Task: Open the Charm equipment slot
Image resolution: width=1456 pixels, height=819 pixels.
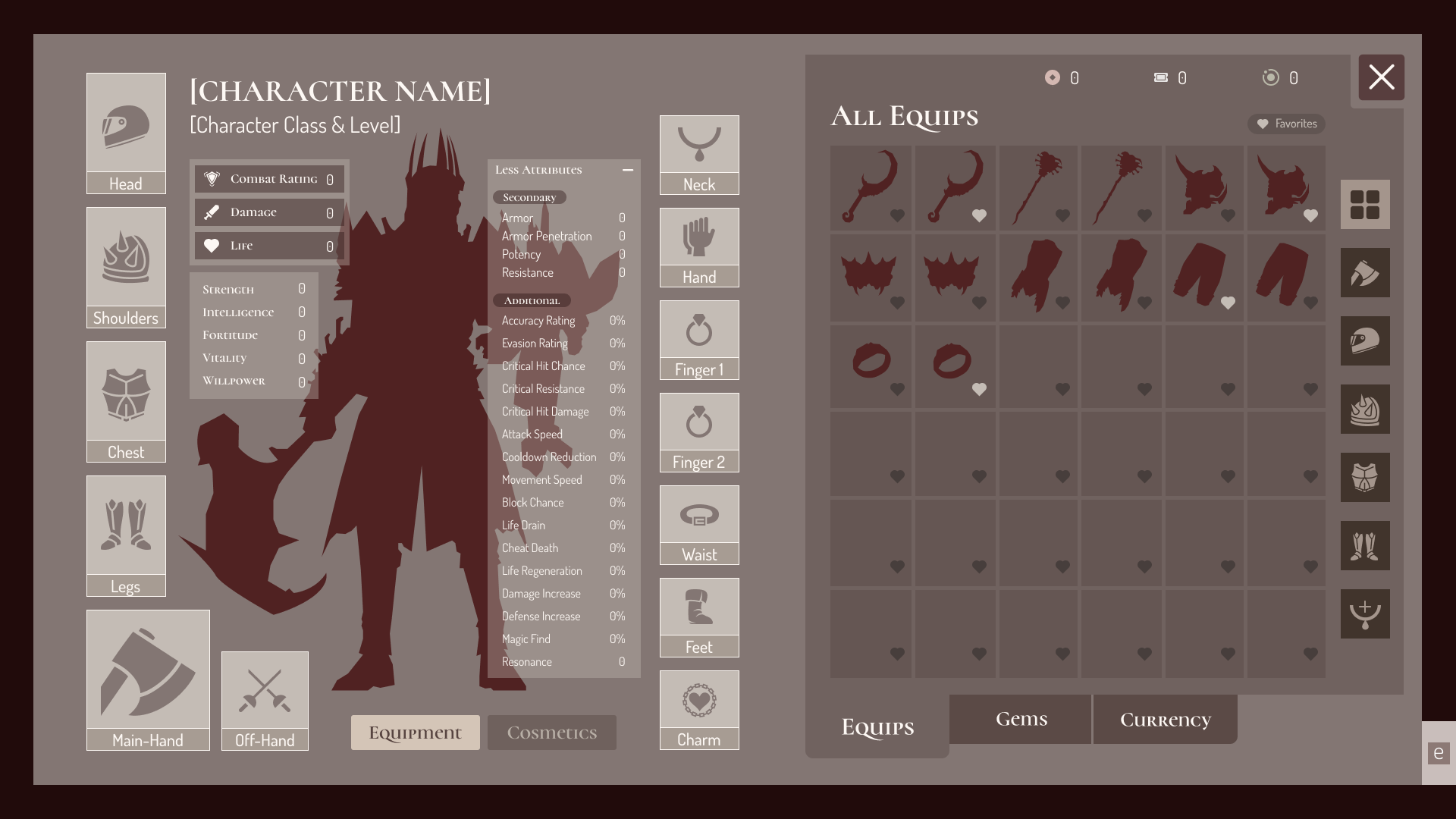Action: (699, 710)
